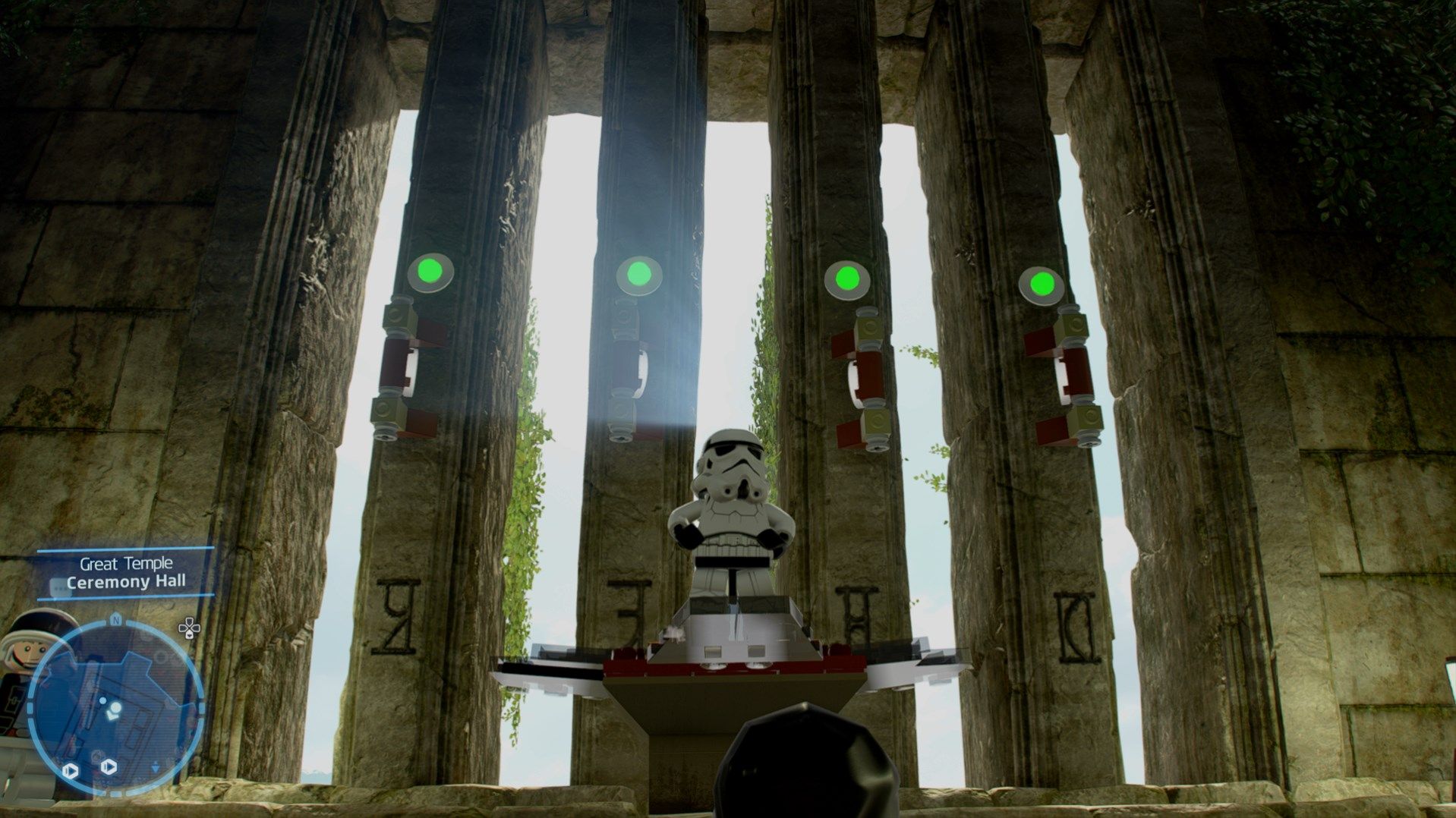The width and height of the screenshot is (1456, 818).
Task: Click the north compass marker on minimap
Action: (x=115, y=619)
